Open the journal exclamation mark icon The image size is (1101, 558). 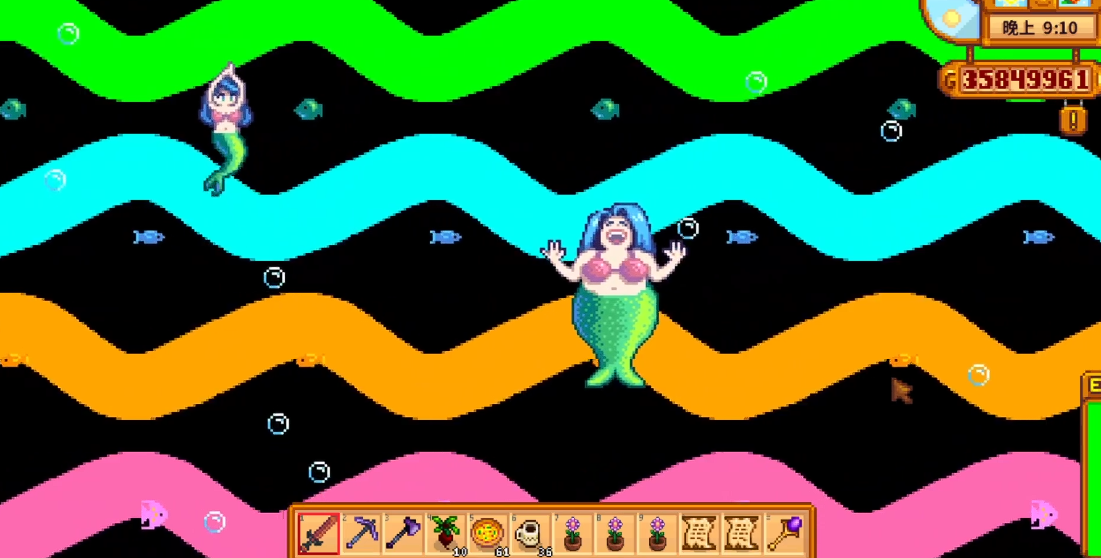pos(1074,120)
